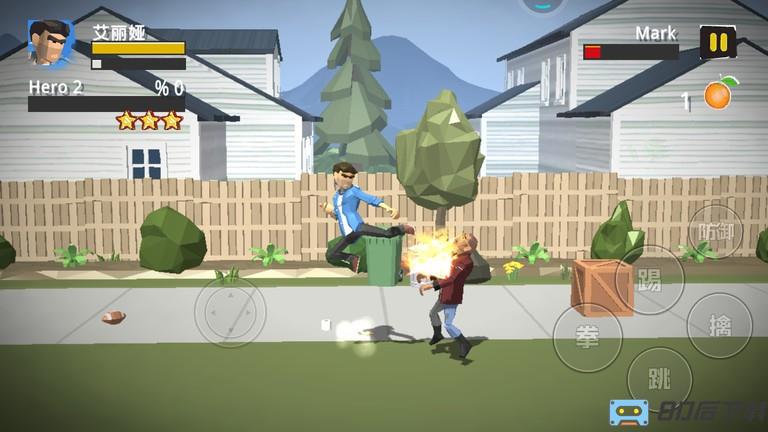Tap the 防御 defend button
This screenshot has width=768, height=432.
coord(716,232)
